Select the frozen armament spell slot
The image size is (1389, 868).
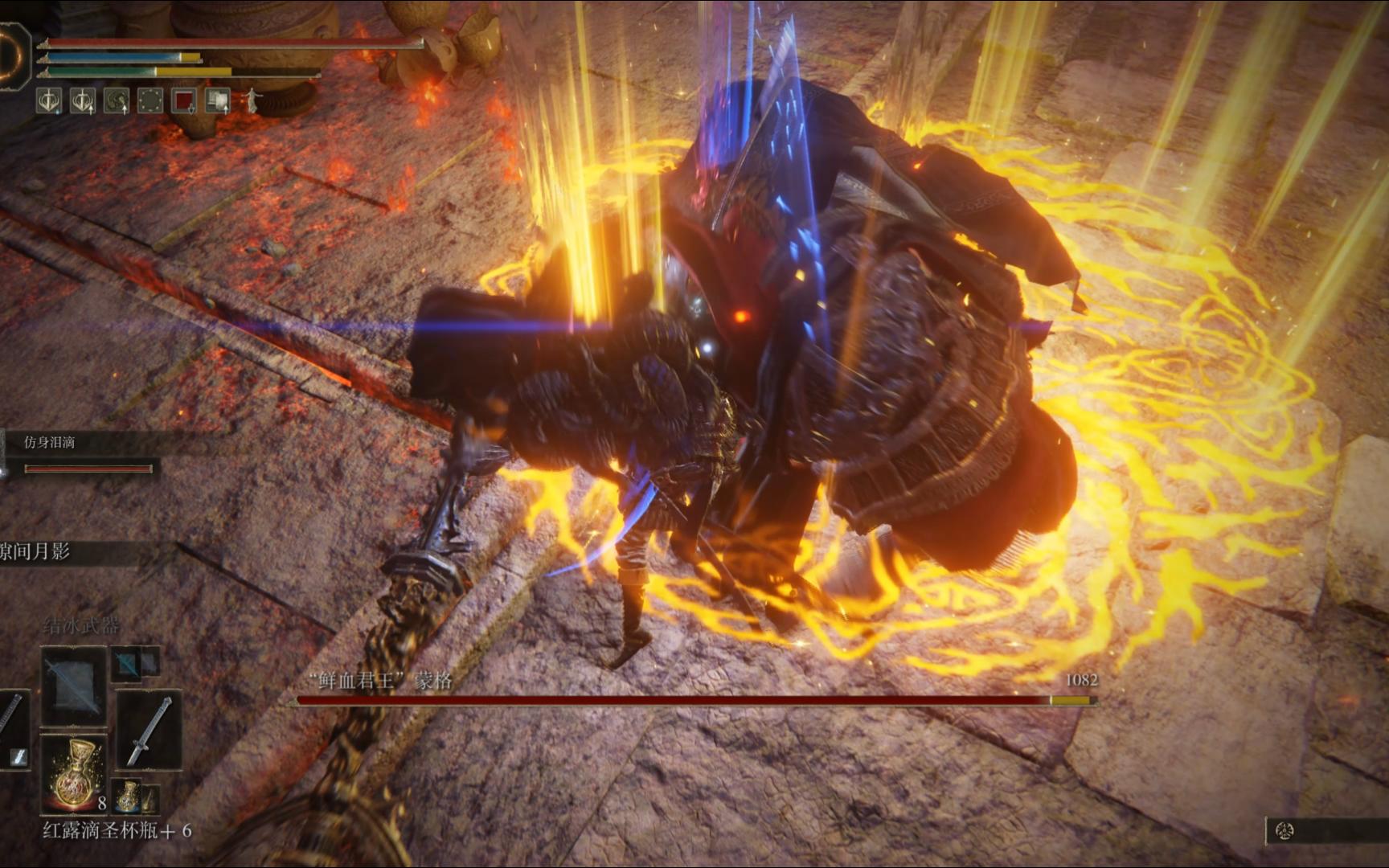[73, 686]
